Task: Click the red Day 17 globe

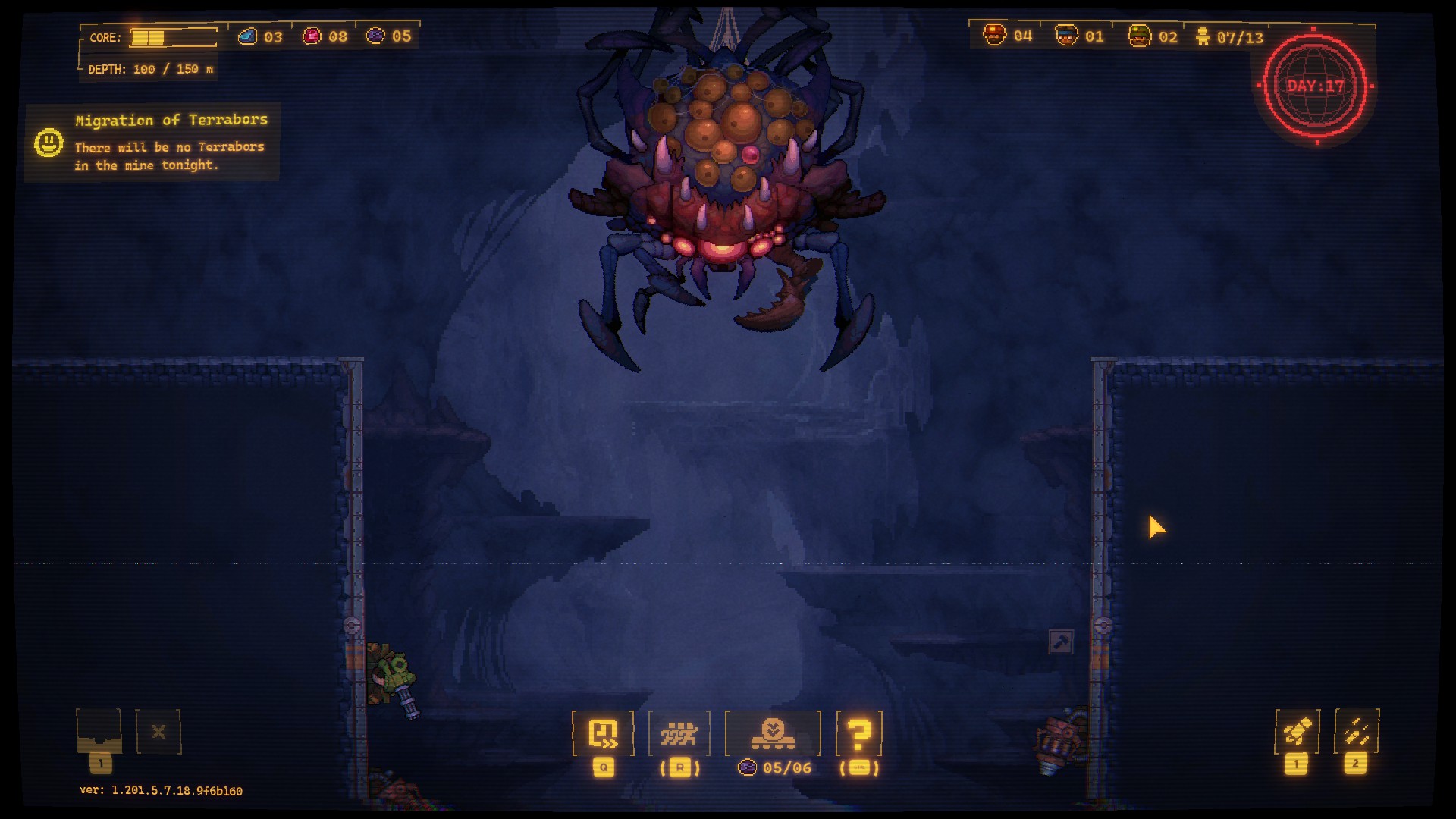Action: pyautogui.click(x=1316, y=86)
